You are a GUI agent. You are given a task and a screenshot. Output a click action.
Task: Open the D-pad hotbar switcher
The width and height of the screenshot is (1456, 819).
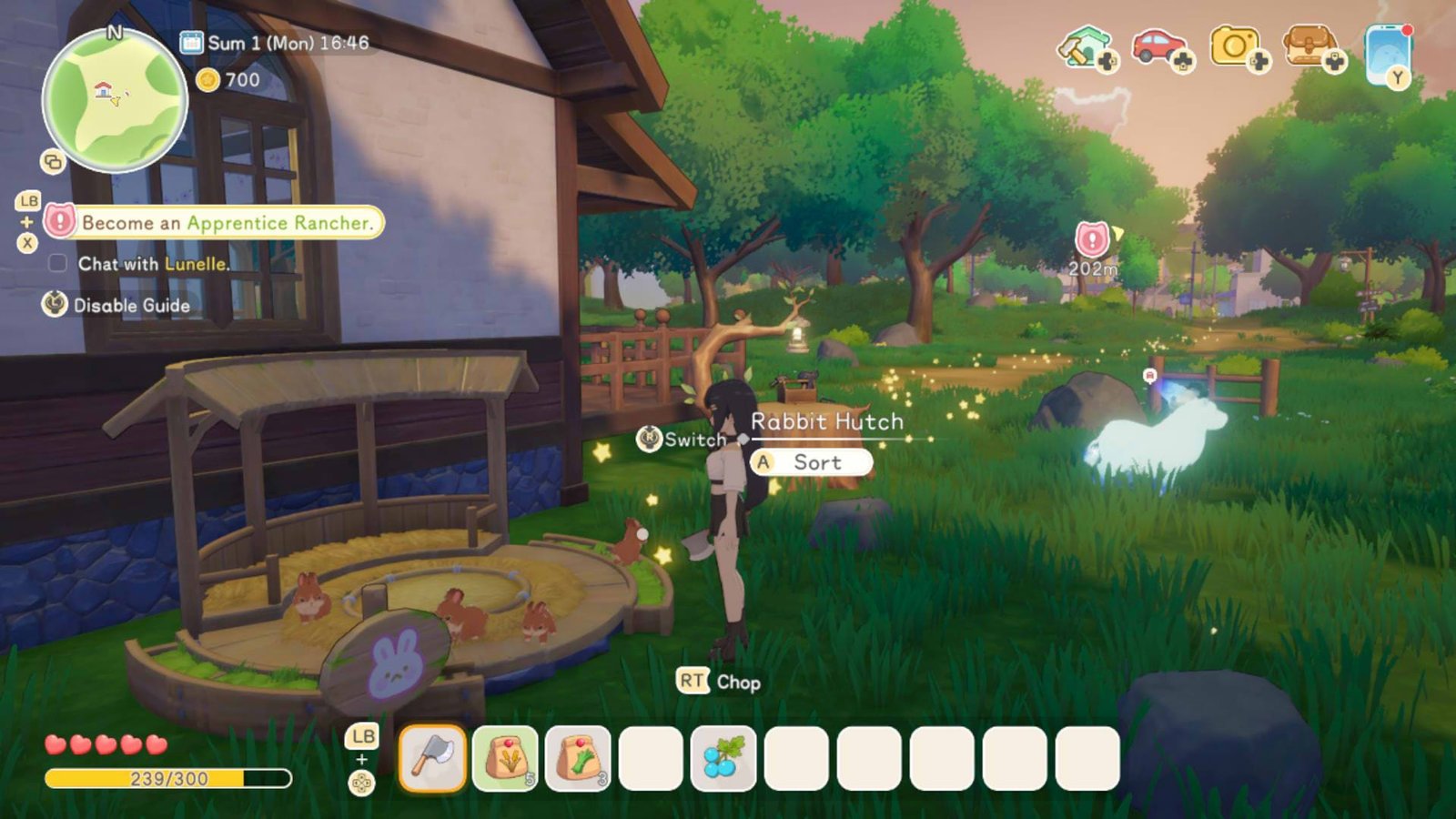361,778
